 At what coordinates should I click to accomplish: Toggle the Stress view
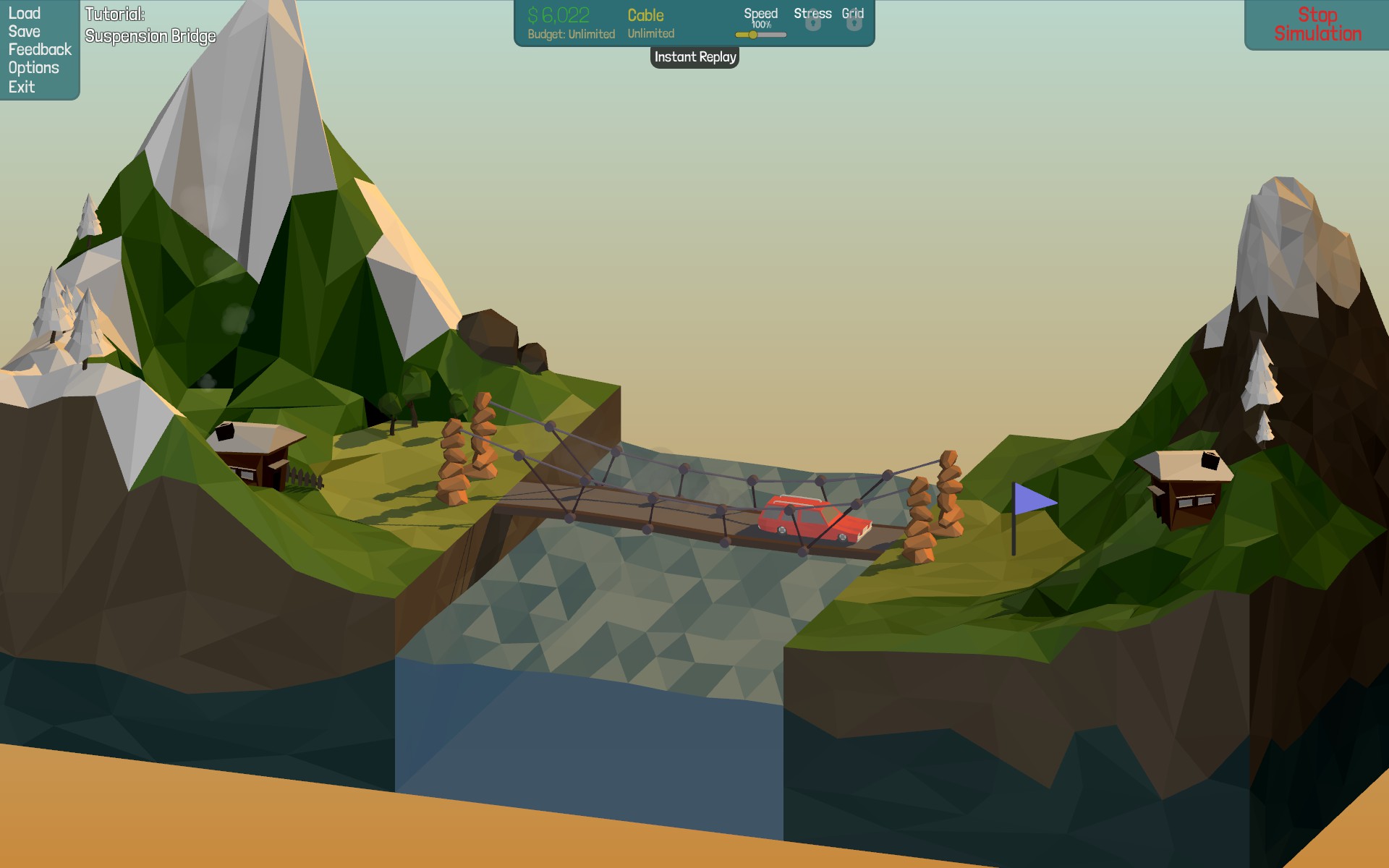[x=812, y=19]
